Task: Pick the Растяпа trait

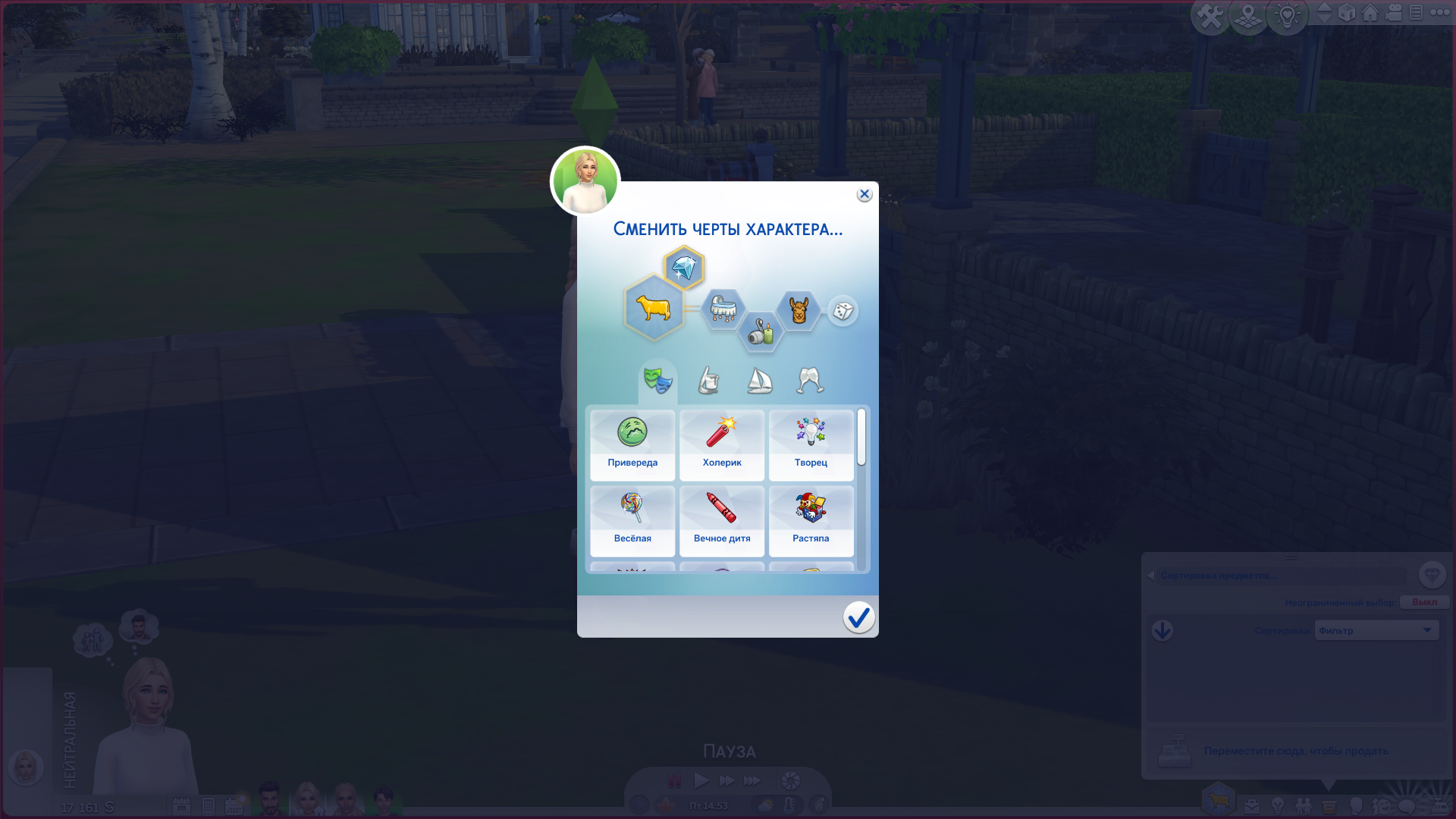Action: click(811, 521)
